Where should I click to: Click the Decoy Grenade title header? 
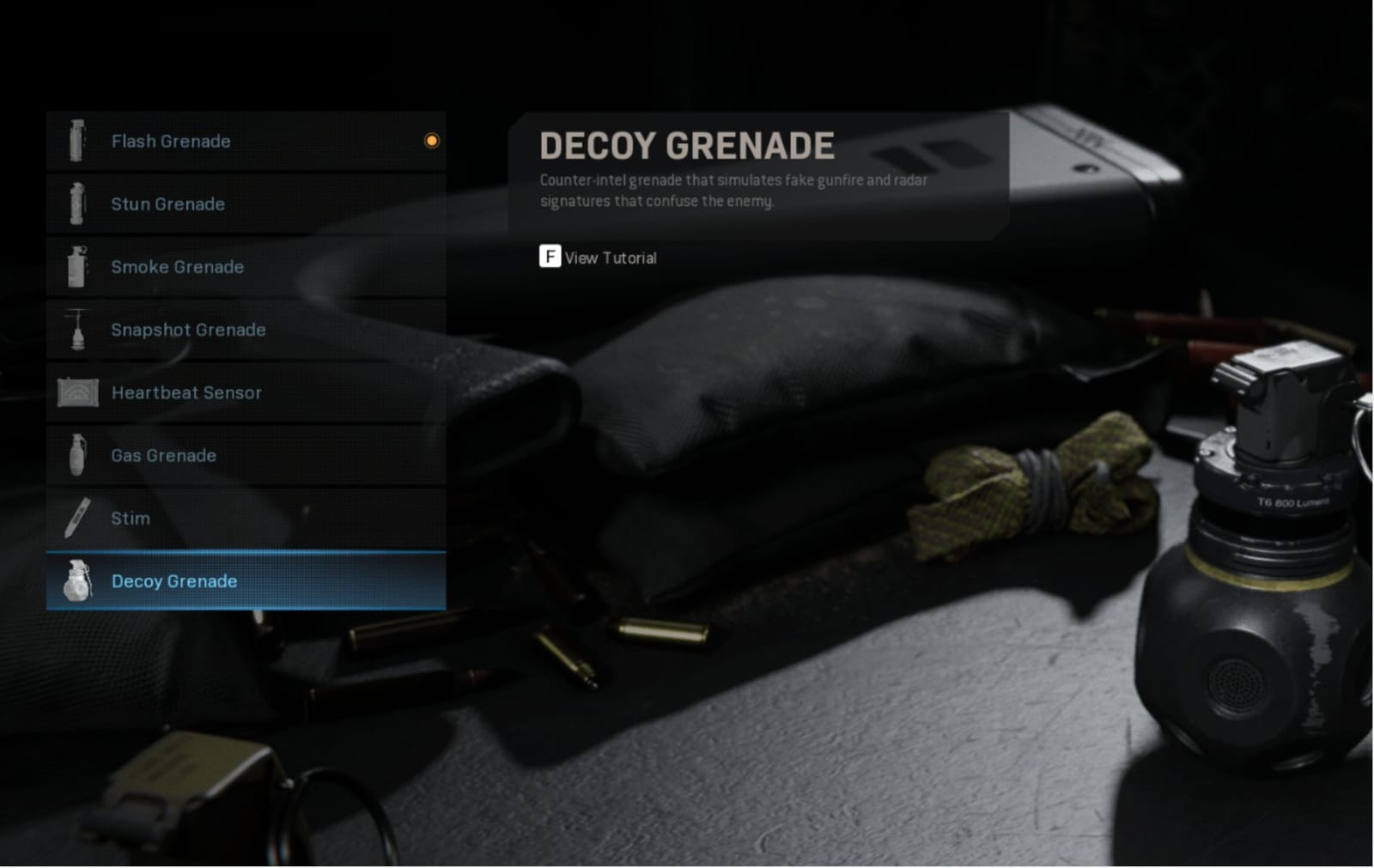click(685, 145)
